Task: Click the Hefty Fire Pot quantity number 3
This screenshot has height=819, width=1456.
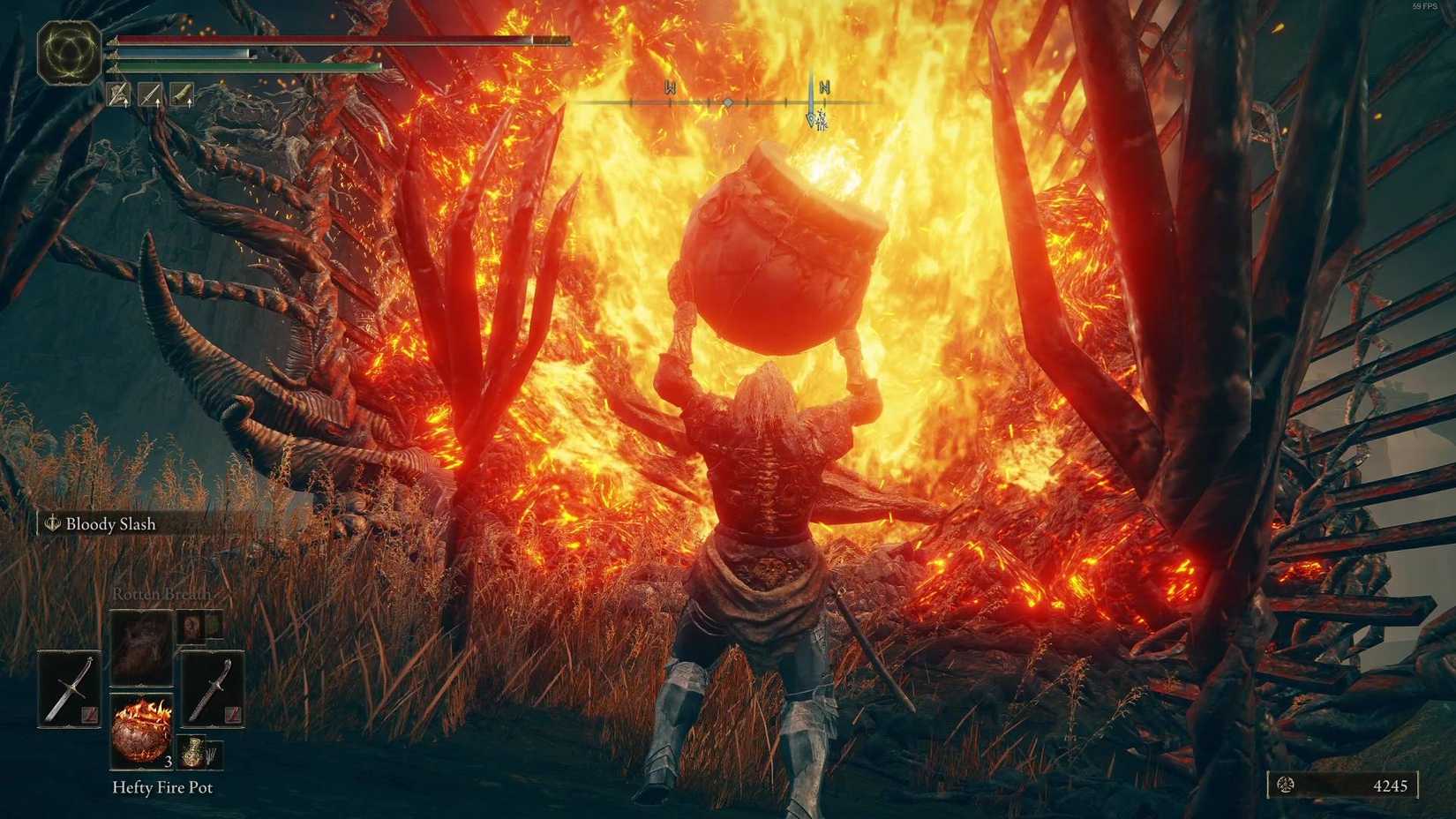Action: (x=168, y=763)
